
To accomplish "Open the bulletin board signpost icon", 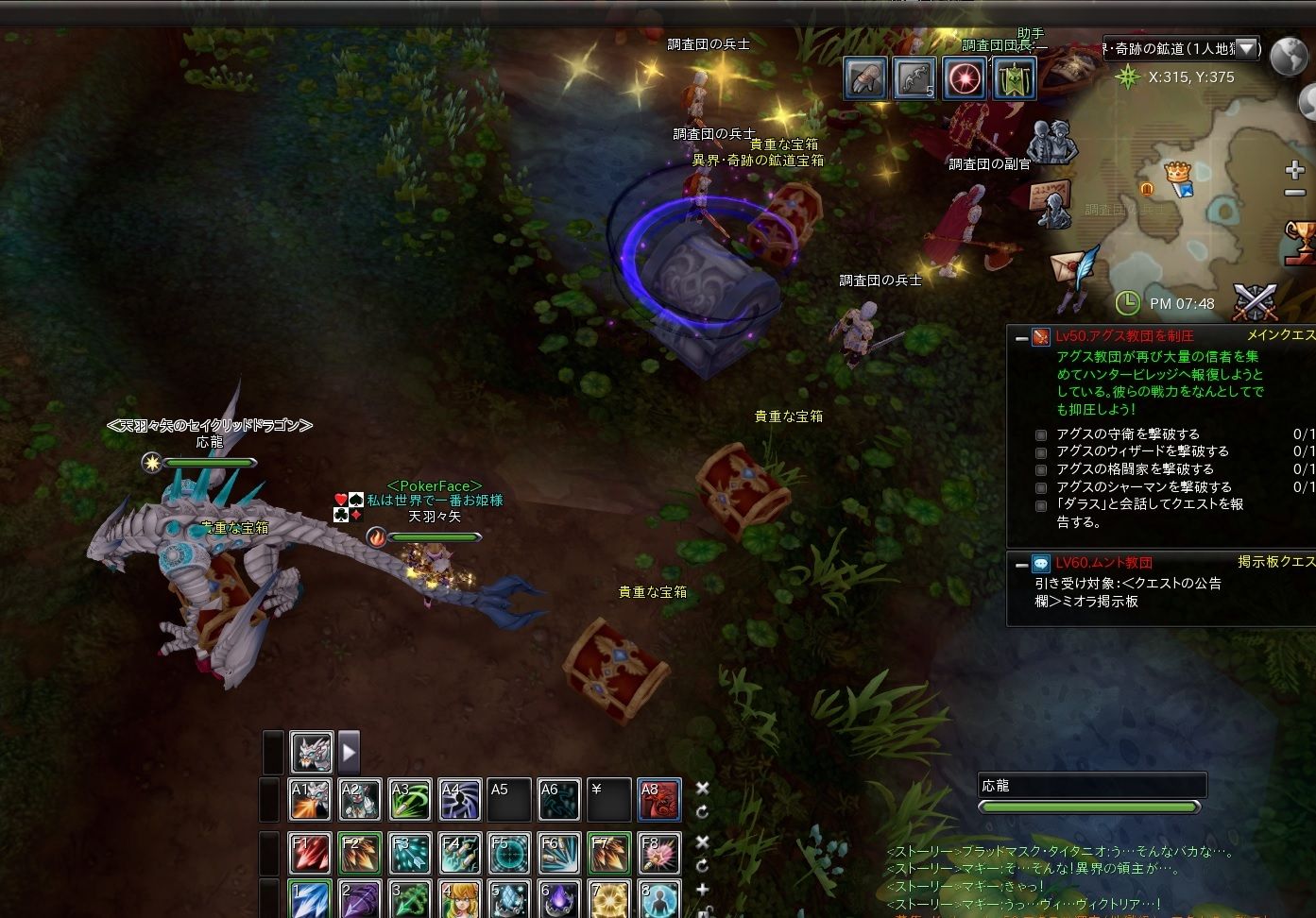I will coord(1052,203).
